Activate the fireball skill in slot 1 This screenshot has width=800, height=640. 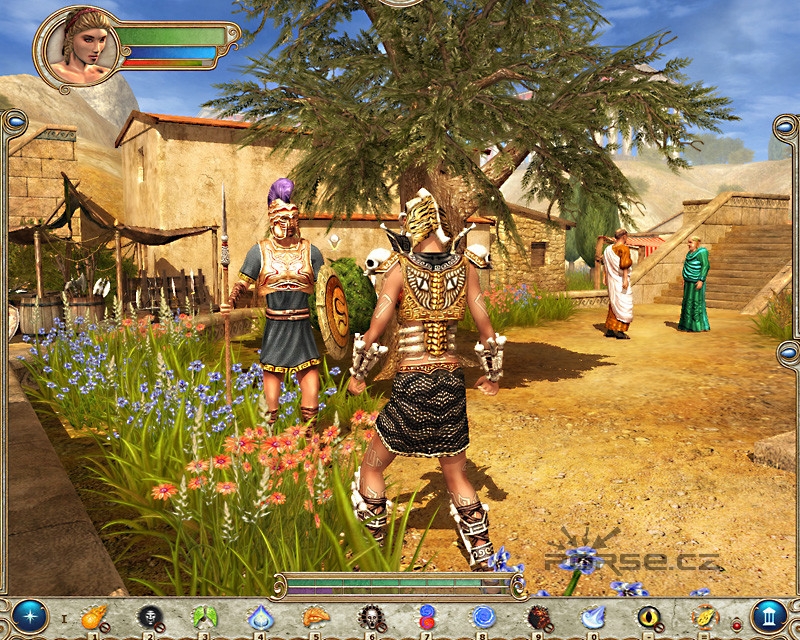click(93, 617)
